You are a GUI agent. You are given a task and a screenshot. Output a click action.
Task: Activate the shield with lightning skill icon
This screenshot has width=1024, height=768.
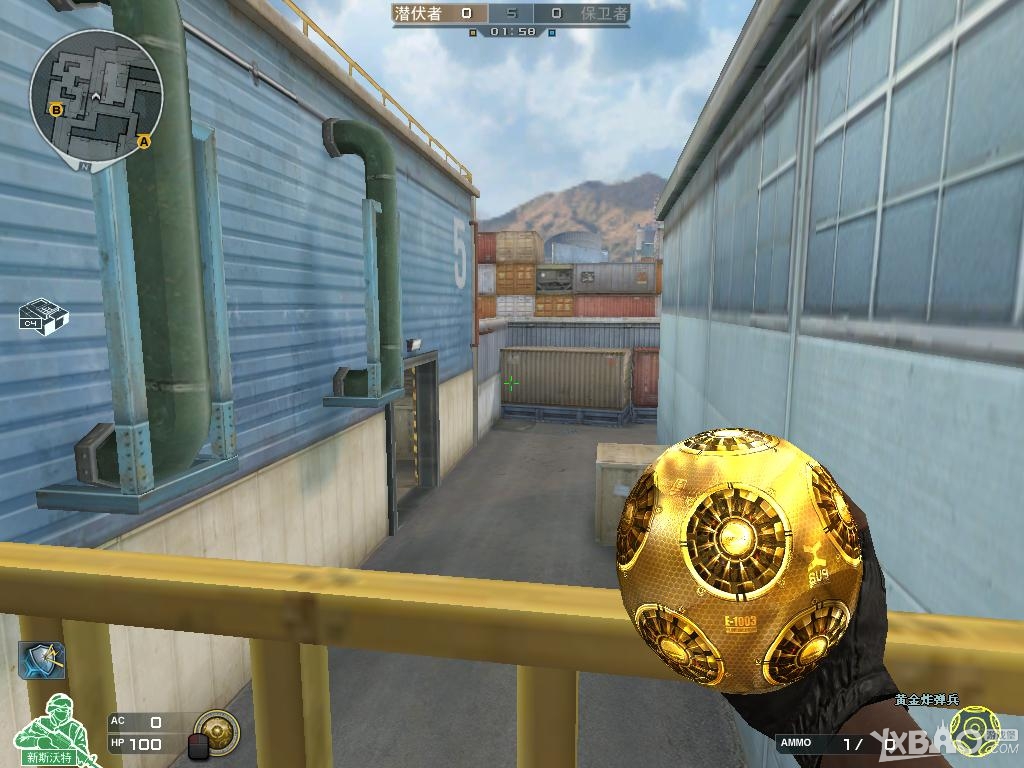coord(42,661)
